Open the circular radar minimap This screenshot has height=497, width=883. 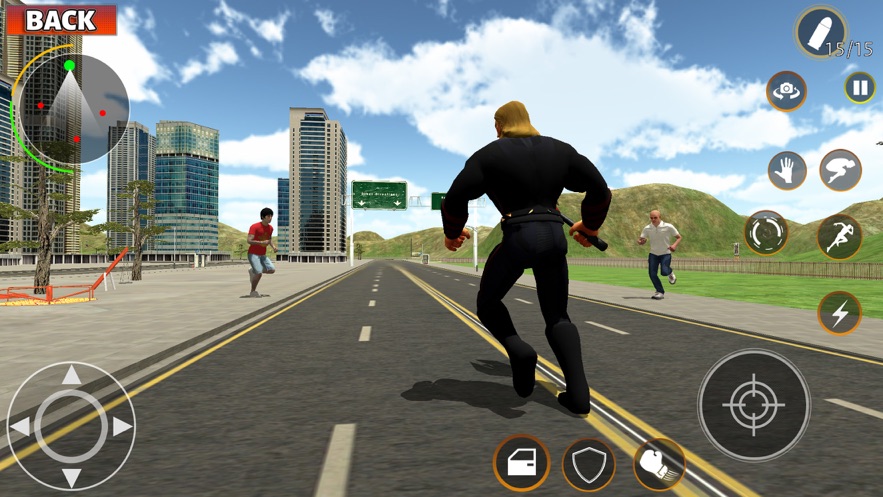tap(71, 108)
